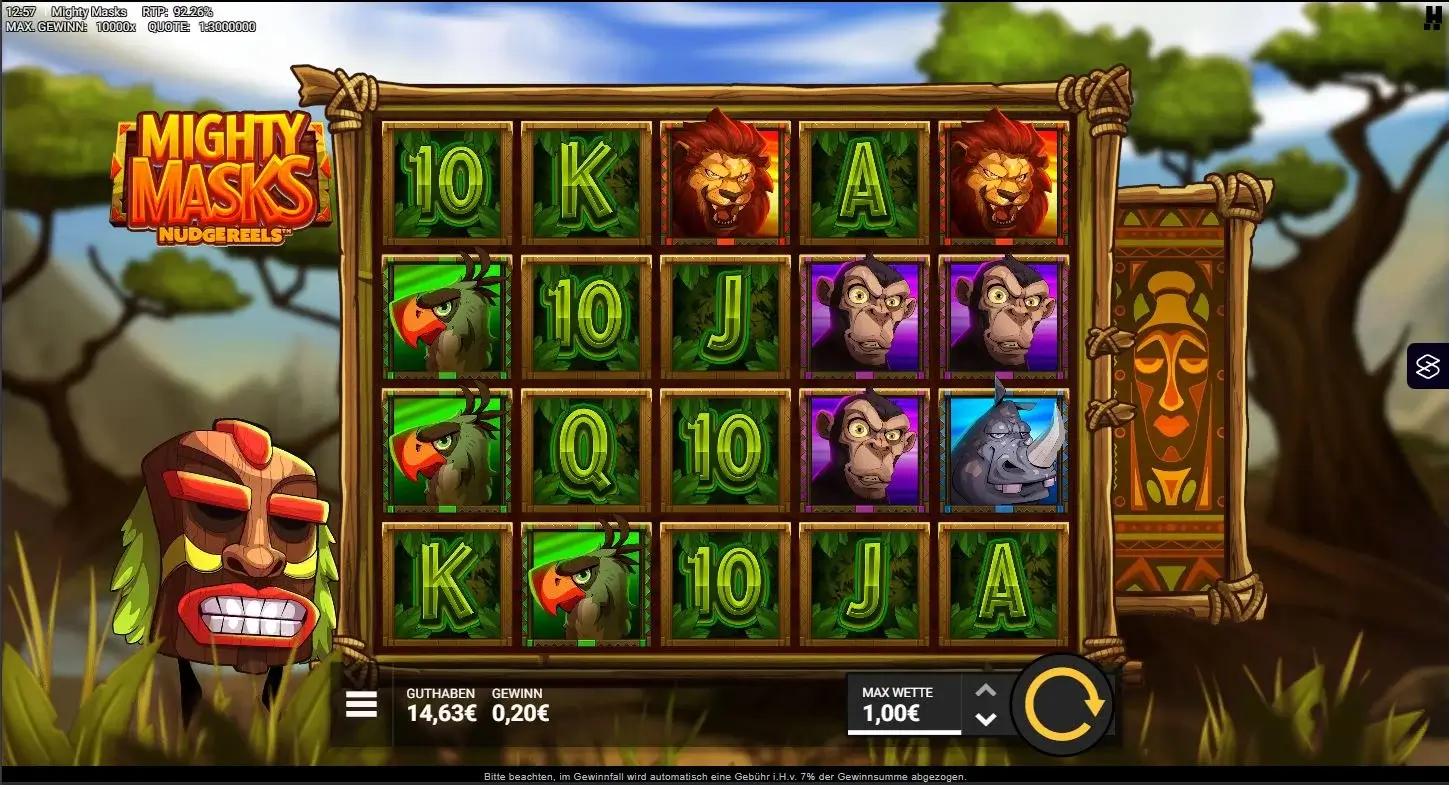Open the hamburger menu

pyautogui.click(x=359, y=704)
